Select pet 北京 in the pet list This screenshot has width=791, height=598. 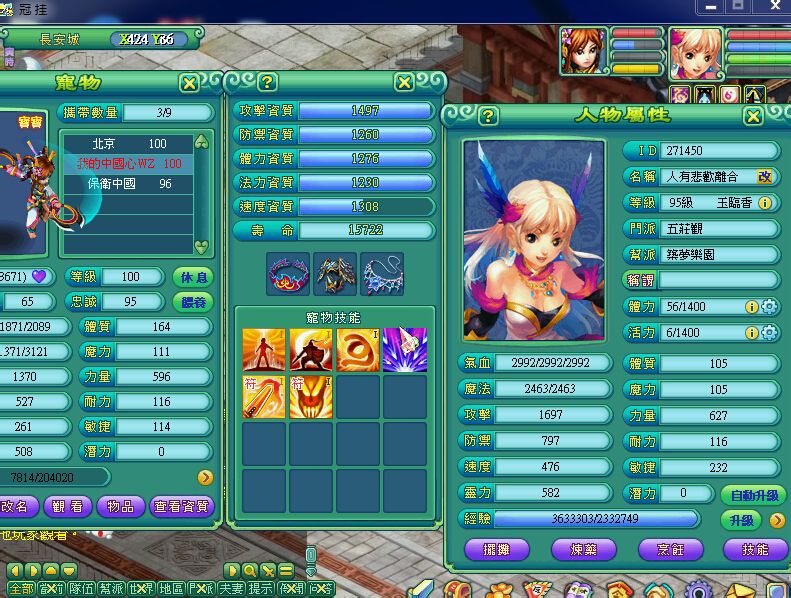tap(130, 144)
